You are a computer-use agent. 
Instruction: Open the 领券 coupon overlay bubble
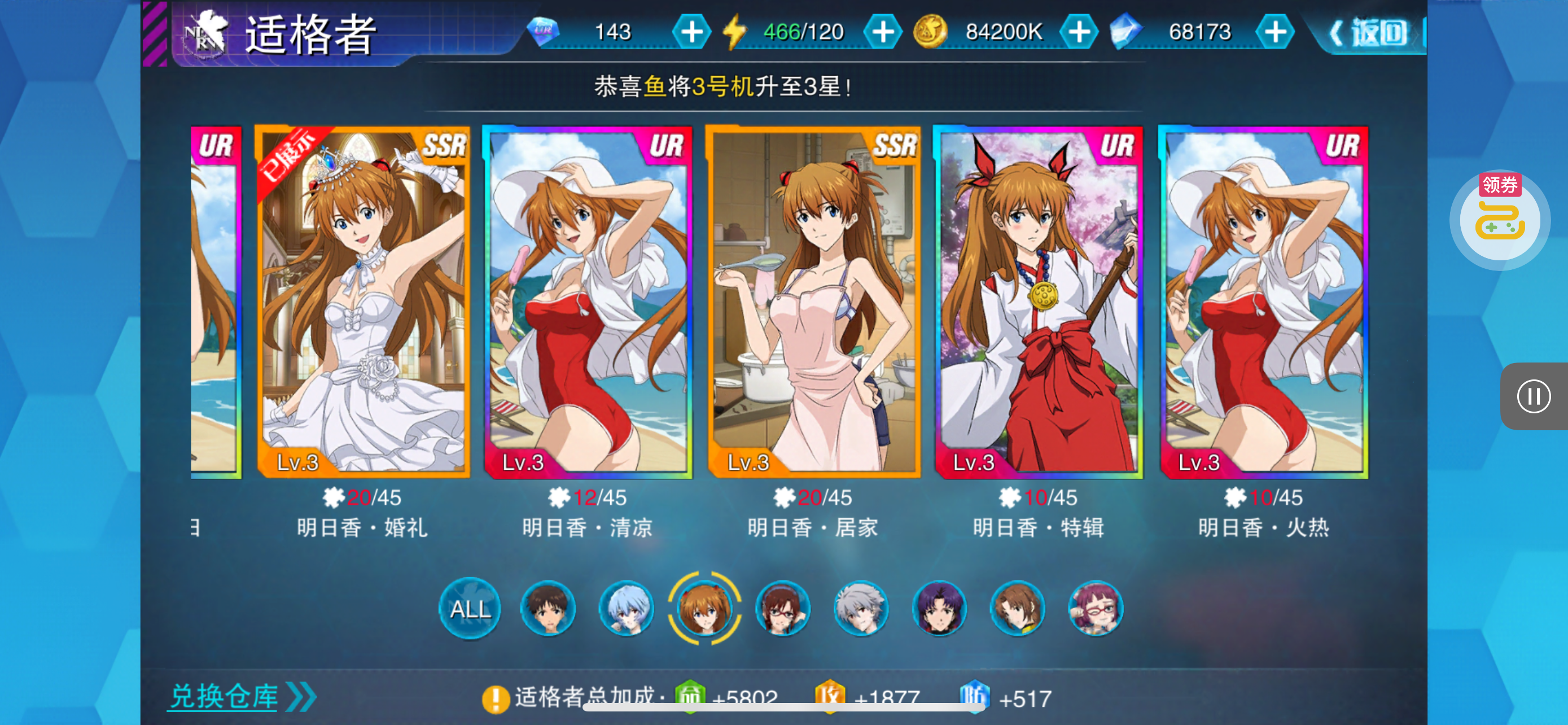pos(1500,219)
